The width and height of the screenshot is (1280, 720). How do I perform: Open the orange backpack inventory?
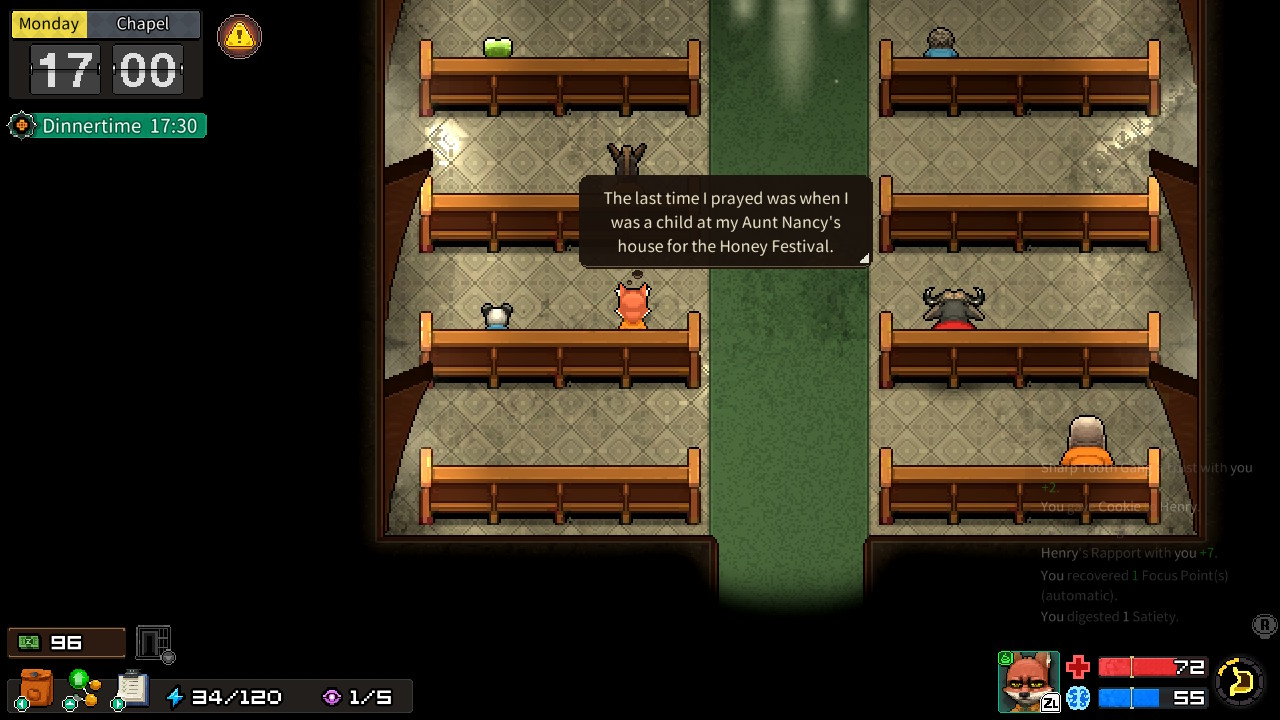pyautogui.click(x=37, y=687)
